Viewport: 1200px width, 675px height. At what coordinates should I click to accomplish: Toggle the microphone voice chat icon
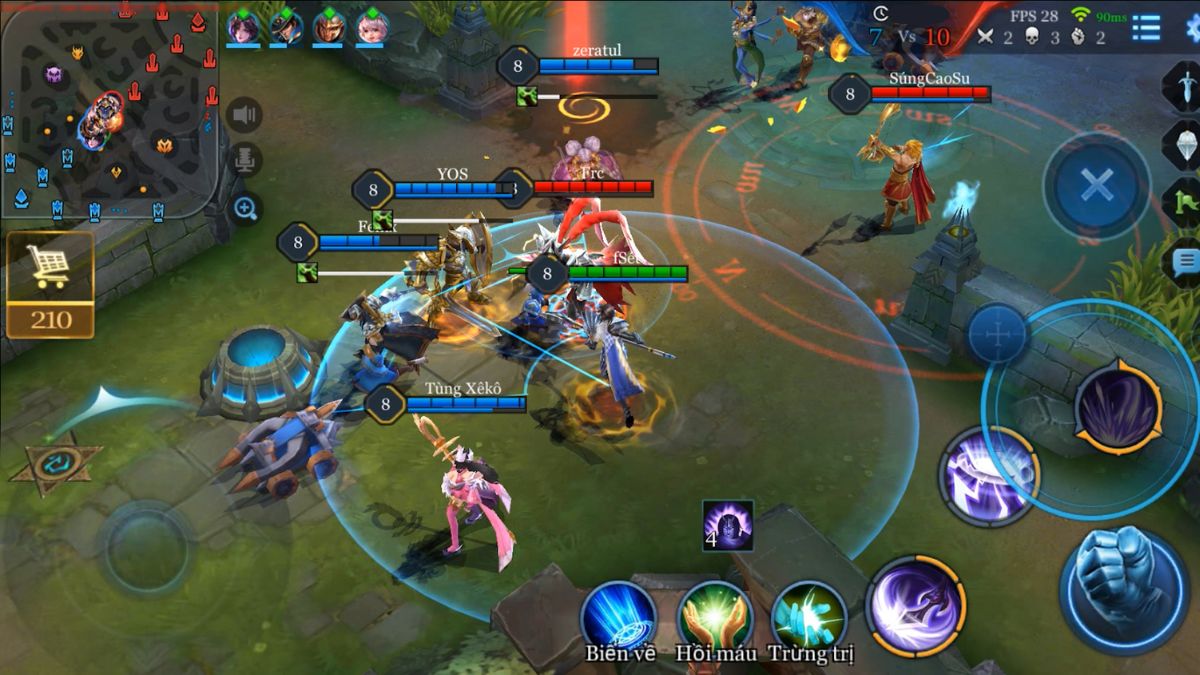[245, 160]
